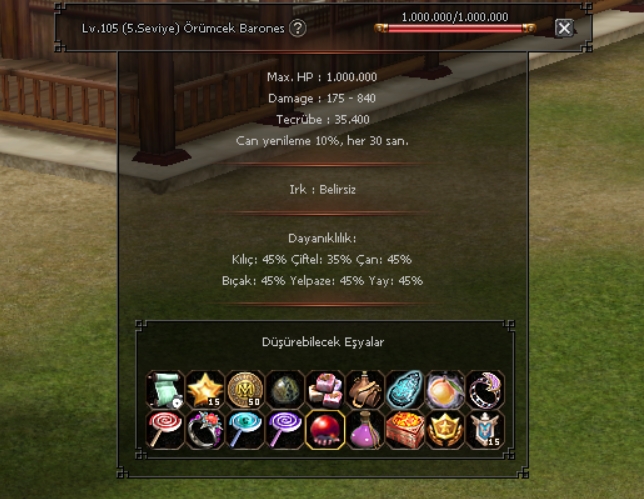Select the purple potion flask item

click(364, 429)
